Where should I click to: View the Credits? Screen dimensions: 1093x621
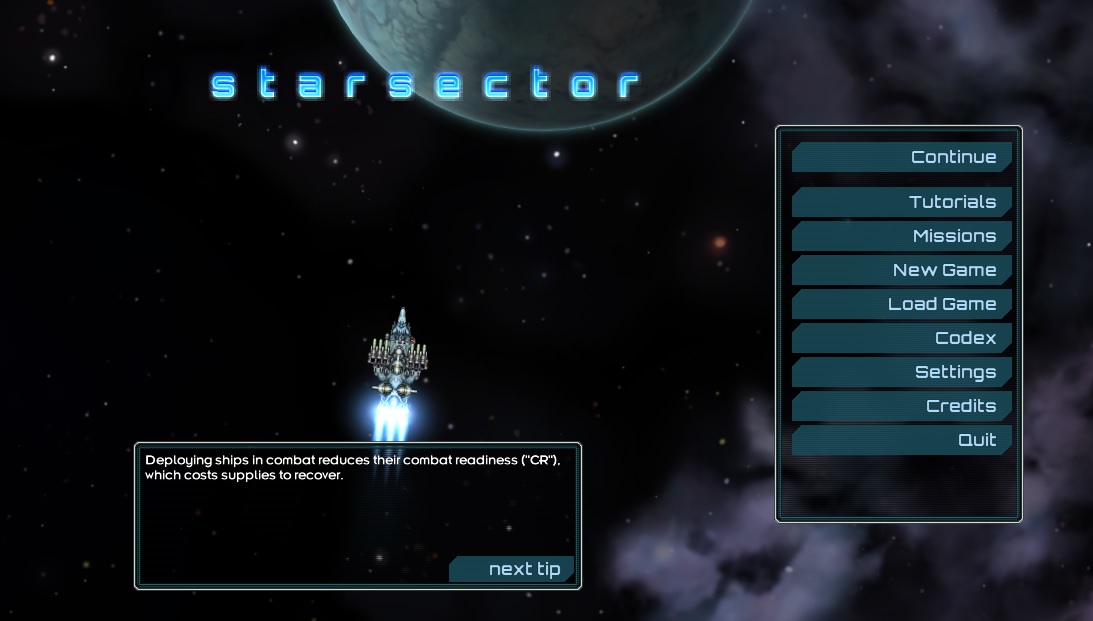click(x=902, y=406)
